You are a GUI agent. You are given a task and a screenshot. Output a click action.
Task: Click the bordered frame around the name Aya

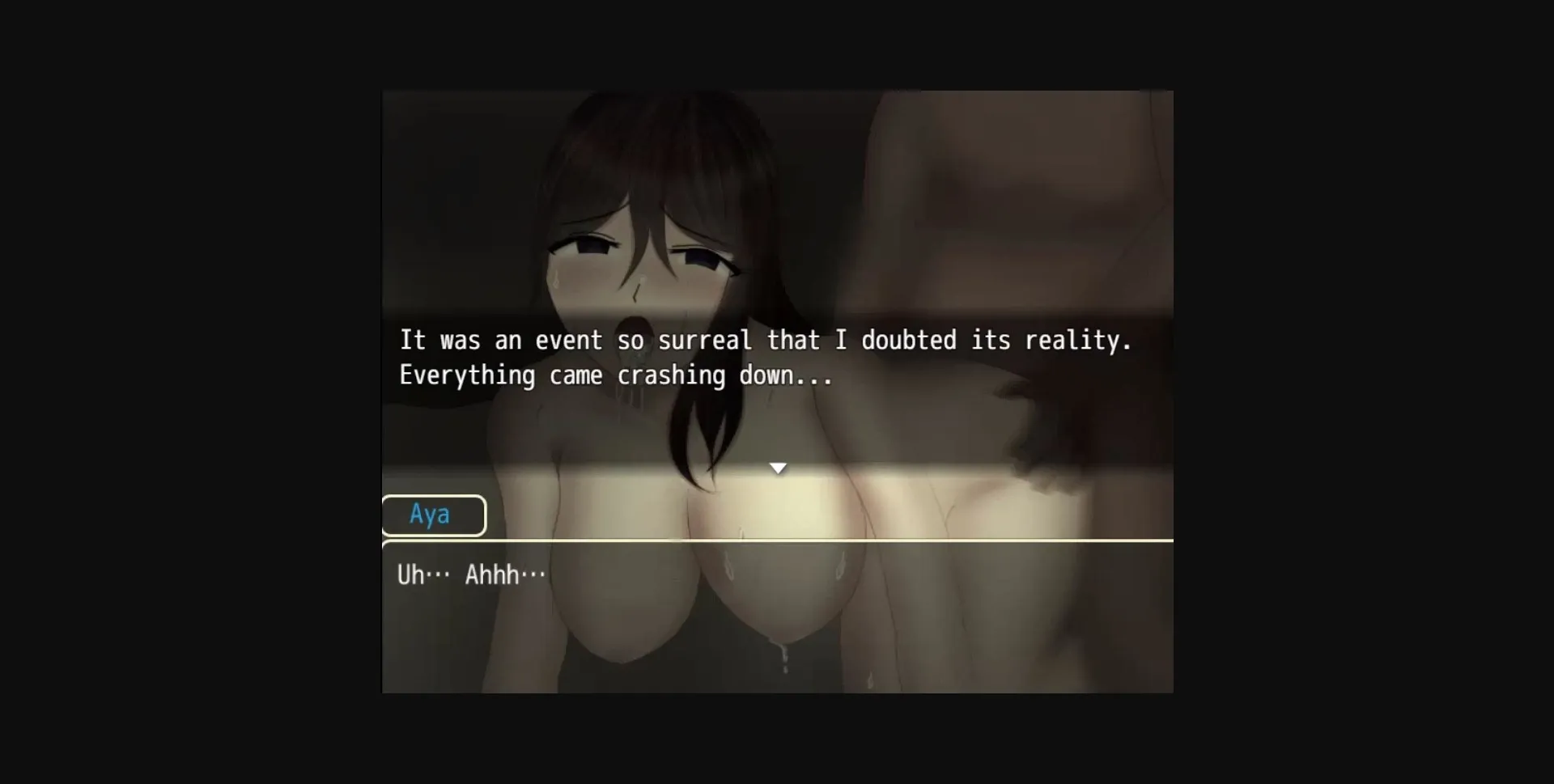point(434,515)
